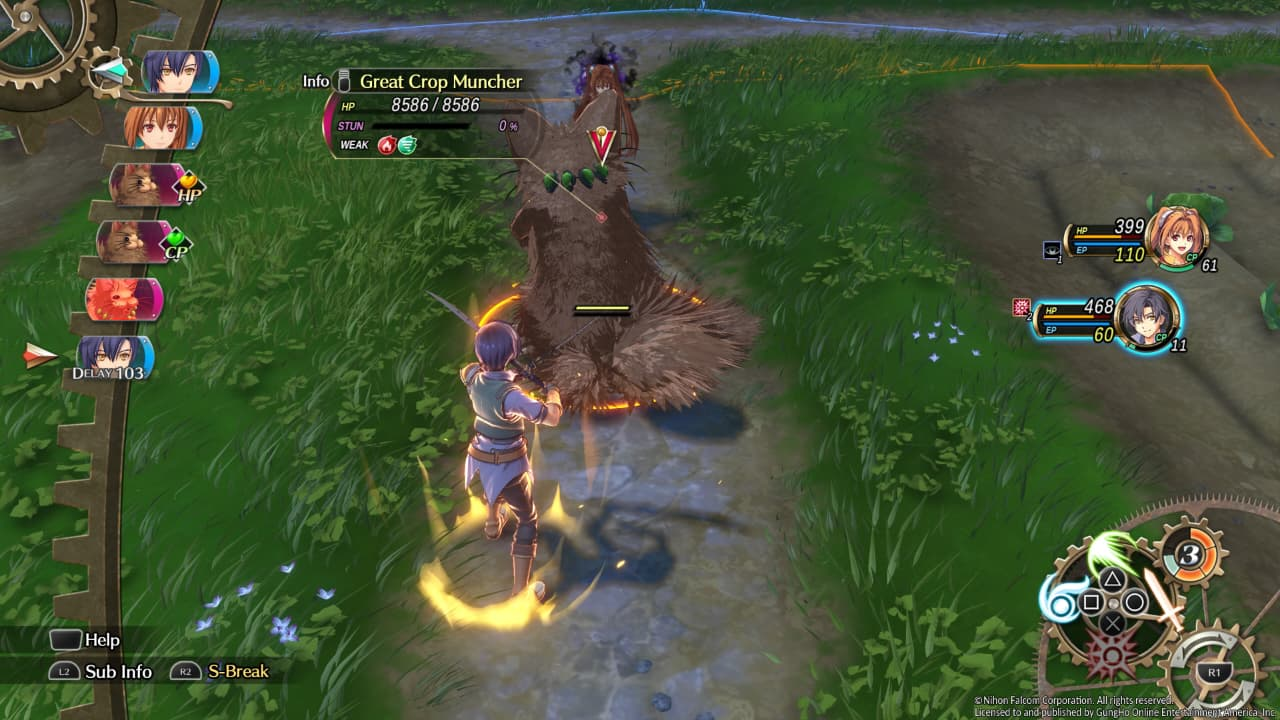Pick the Delay 103 turn order portrait
The height and width of the screenshot is (720, 1280).
pos(114,357)
